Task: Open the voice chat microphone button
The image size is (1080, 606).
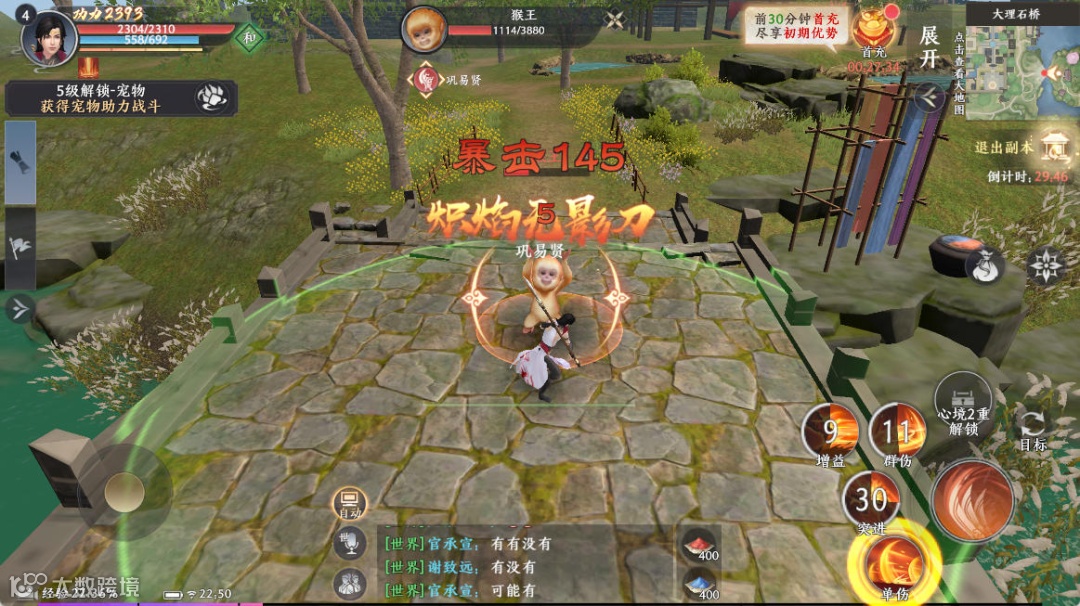Action: click(x=349, y=542)
